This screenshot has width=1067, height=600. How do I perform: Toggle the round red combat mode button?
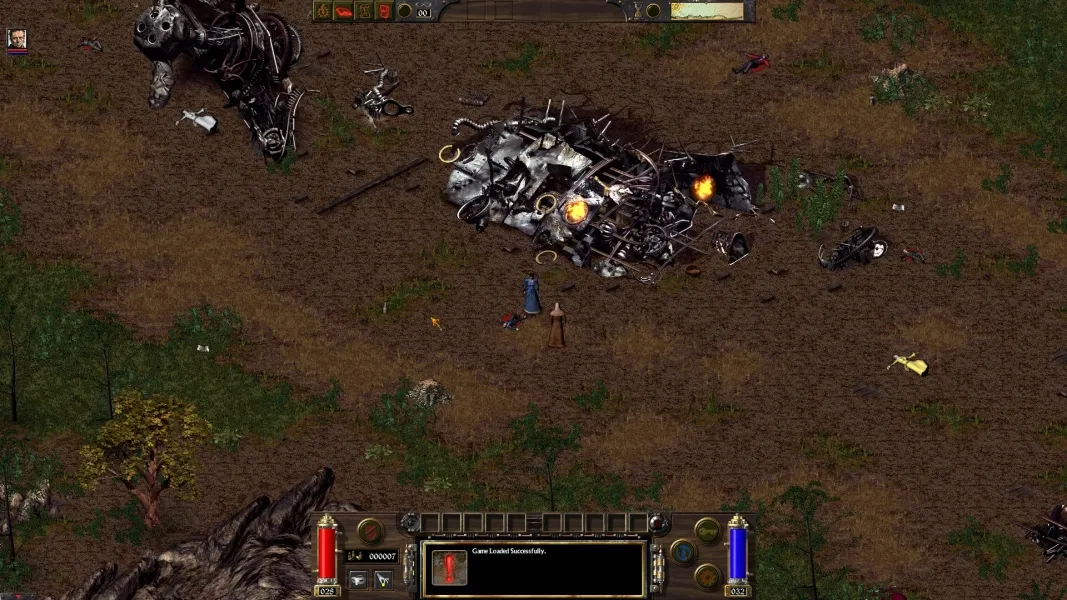(370, 531)
